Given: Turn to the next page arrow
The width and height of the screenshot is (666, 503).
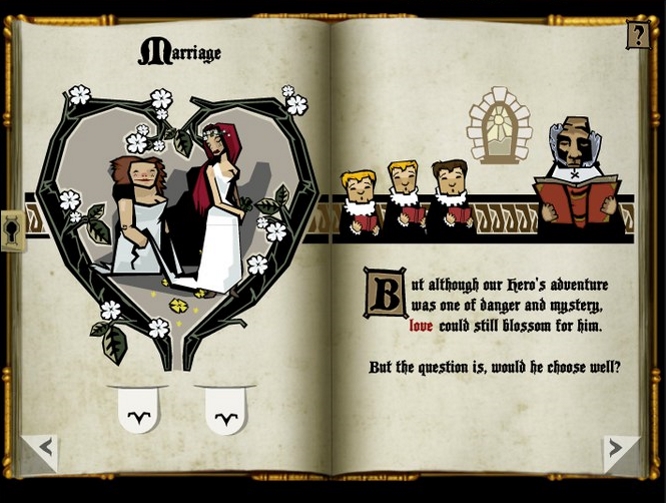Looking at the screenshot, I should coord(620,449).
